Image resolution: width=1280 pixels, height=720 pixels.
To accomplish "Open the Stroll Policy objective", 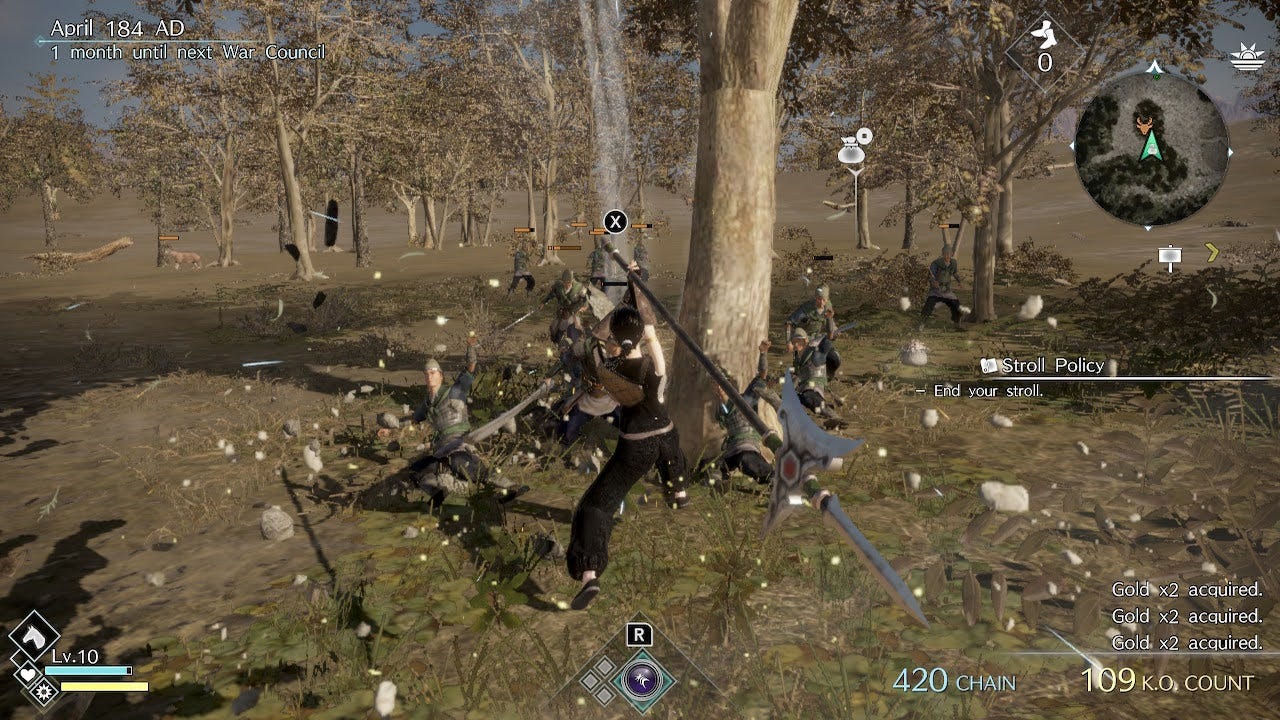I will pyautogui.click(x=1052, y=366).
